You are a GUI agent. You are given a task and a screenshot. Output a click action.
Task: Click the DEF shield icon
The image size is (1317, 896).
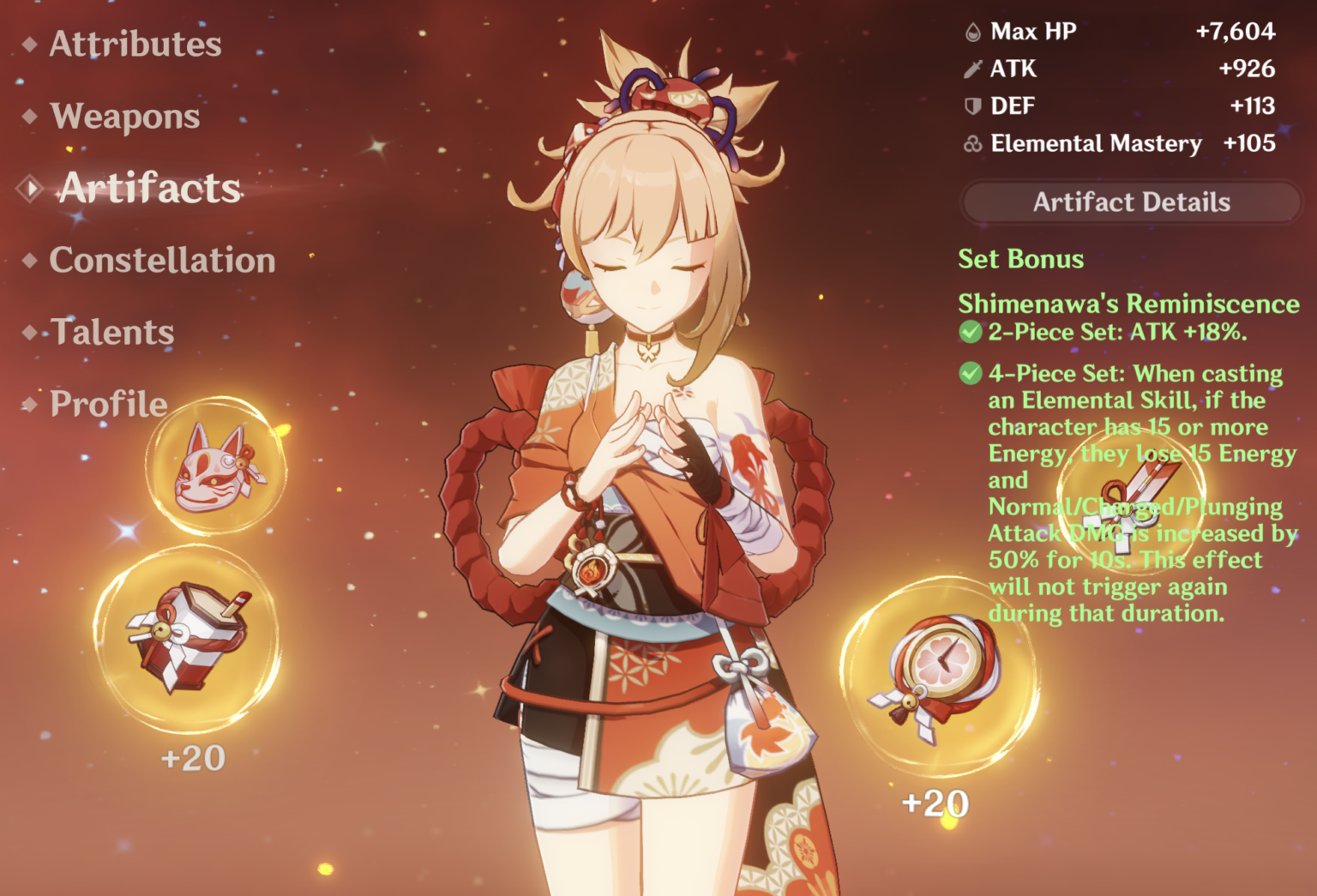[x=972, y=106]
